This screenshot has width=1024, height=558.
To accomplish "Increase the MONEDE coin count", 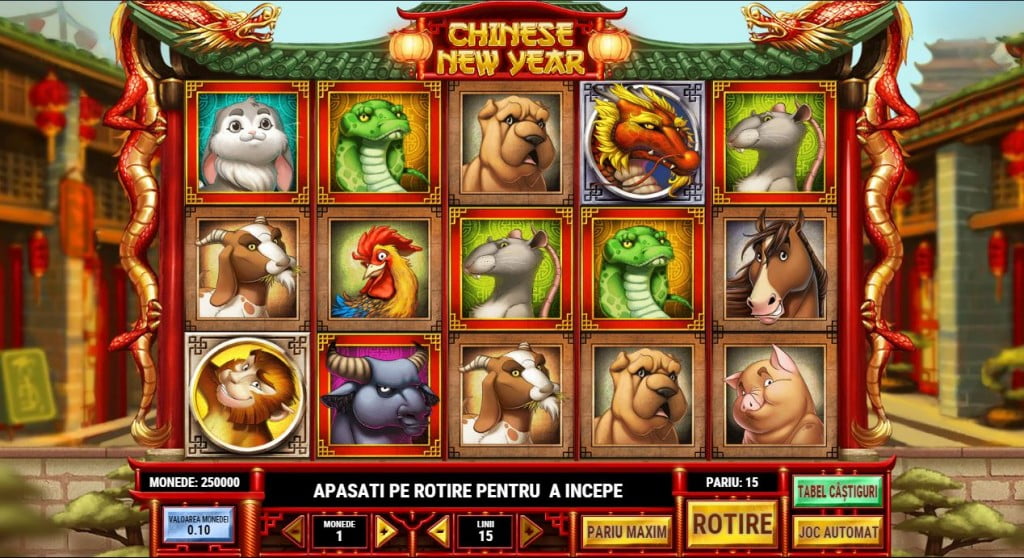I will [x=385, y=531].
